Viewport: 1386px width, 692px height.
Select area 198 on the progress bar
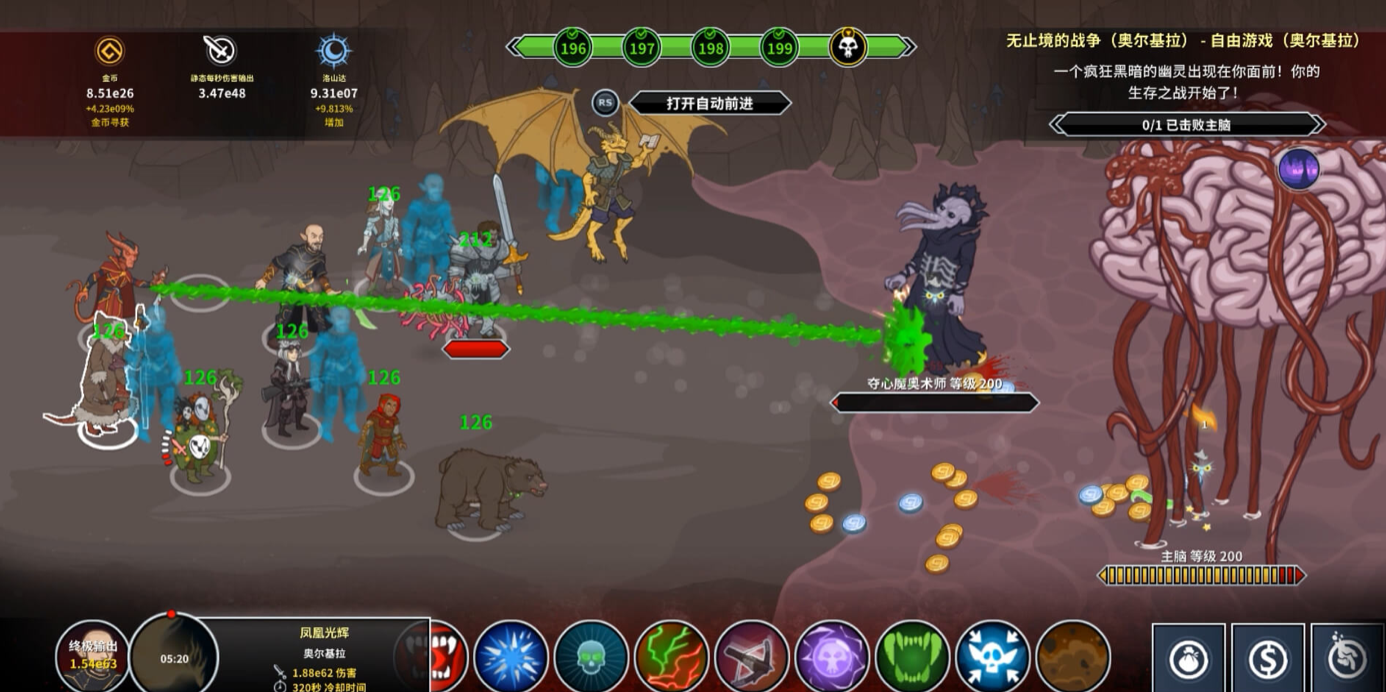(711, 47)
